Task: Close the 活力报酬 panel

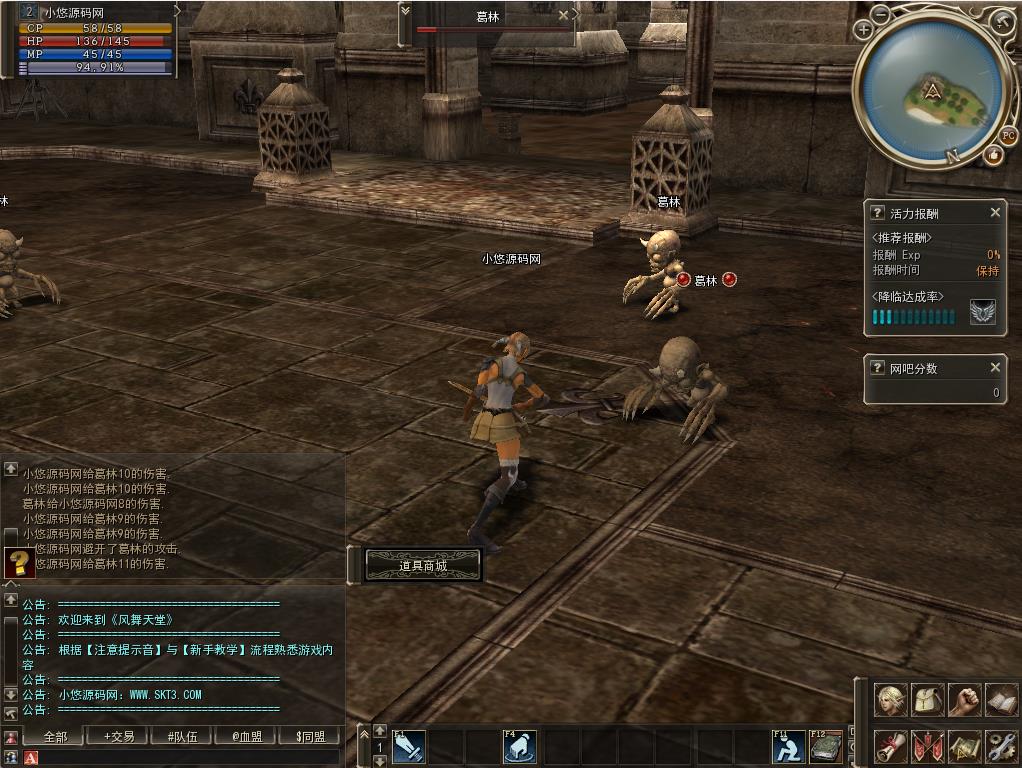Action: pos(995,213)
